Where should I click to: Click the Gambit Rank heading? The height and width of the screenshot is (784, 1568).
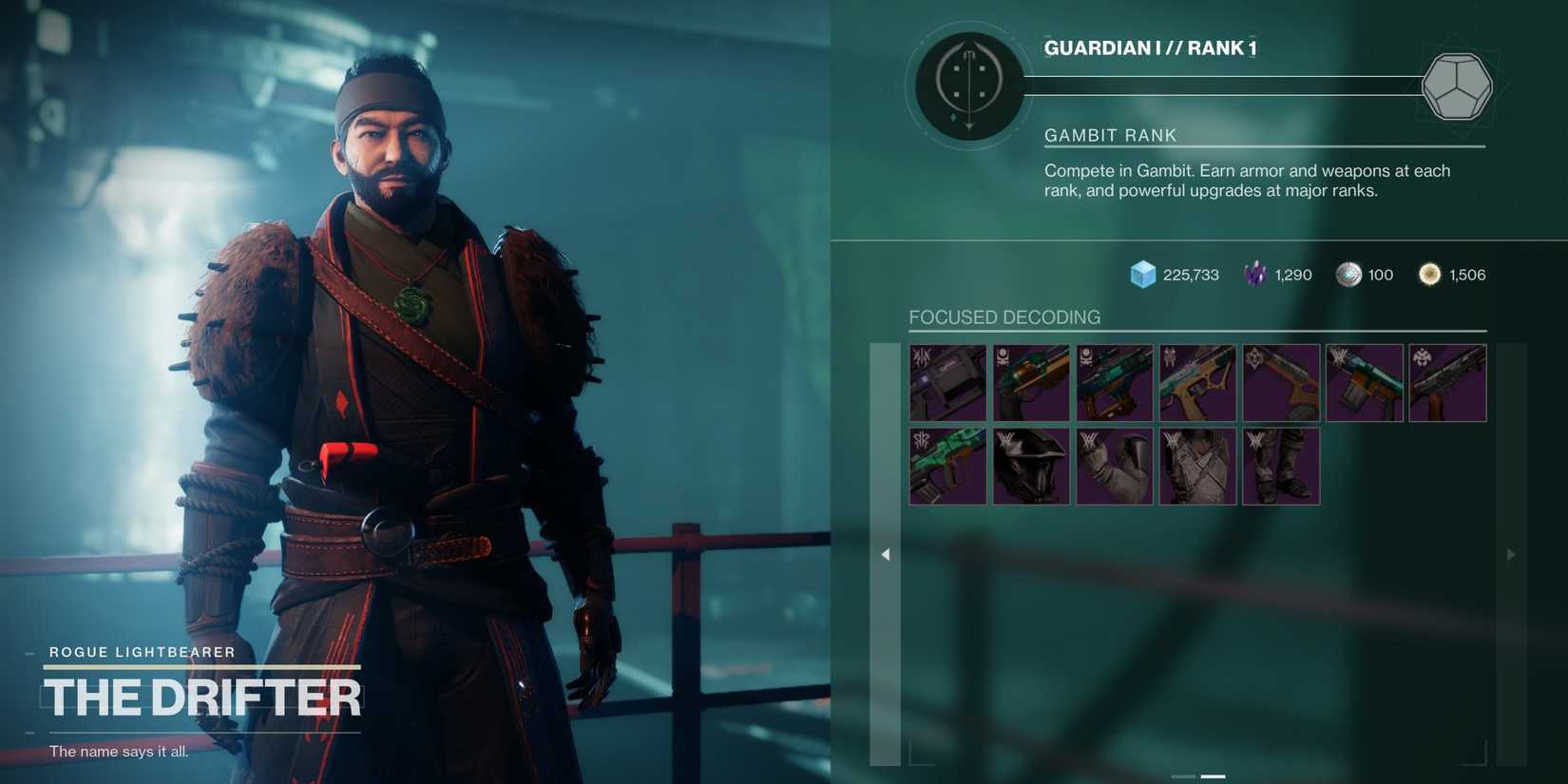tap(1110, 135)
